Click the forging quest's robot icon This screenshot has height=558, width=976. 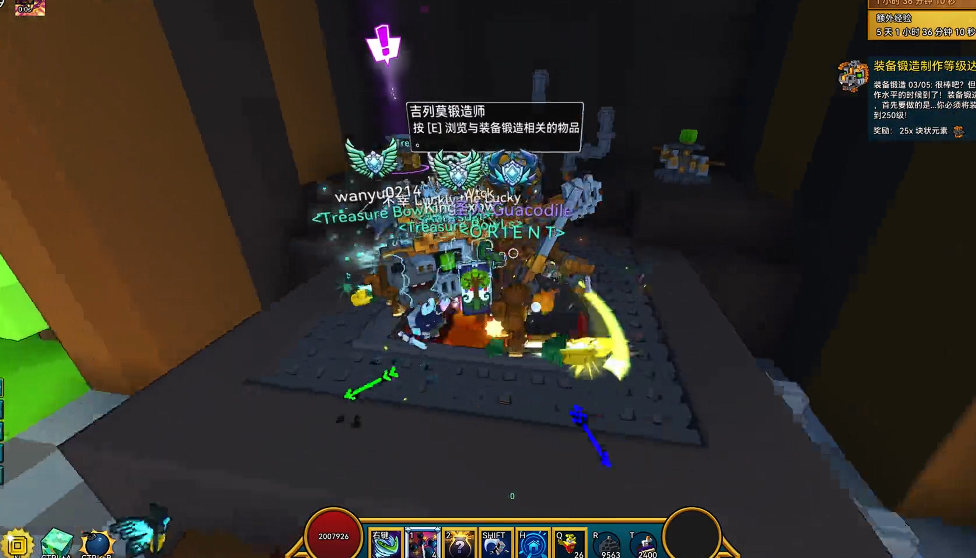click(853, 75)
